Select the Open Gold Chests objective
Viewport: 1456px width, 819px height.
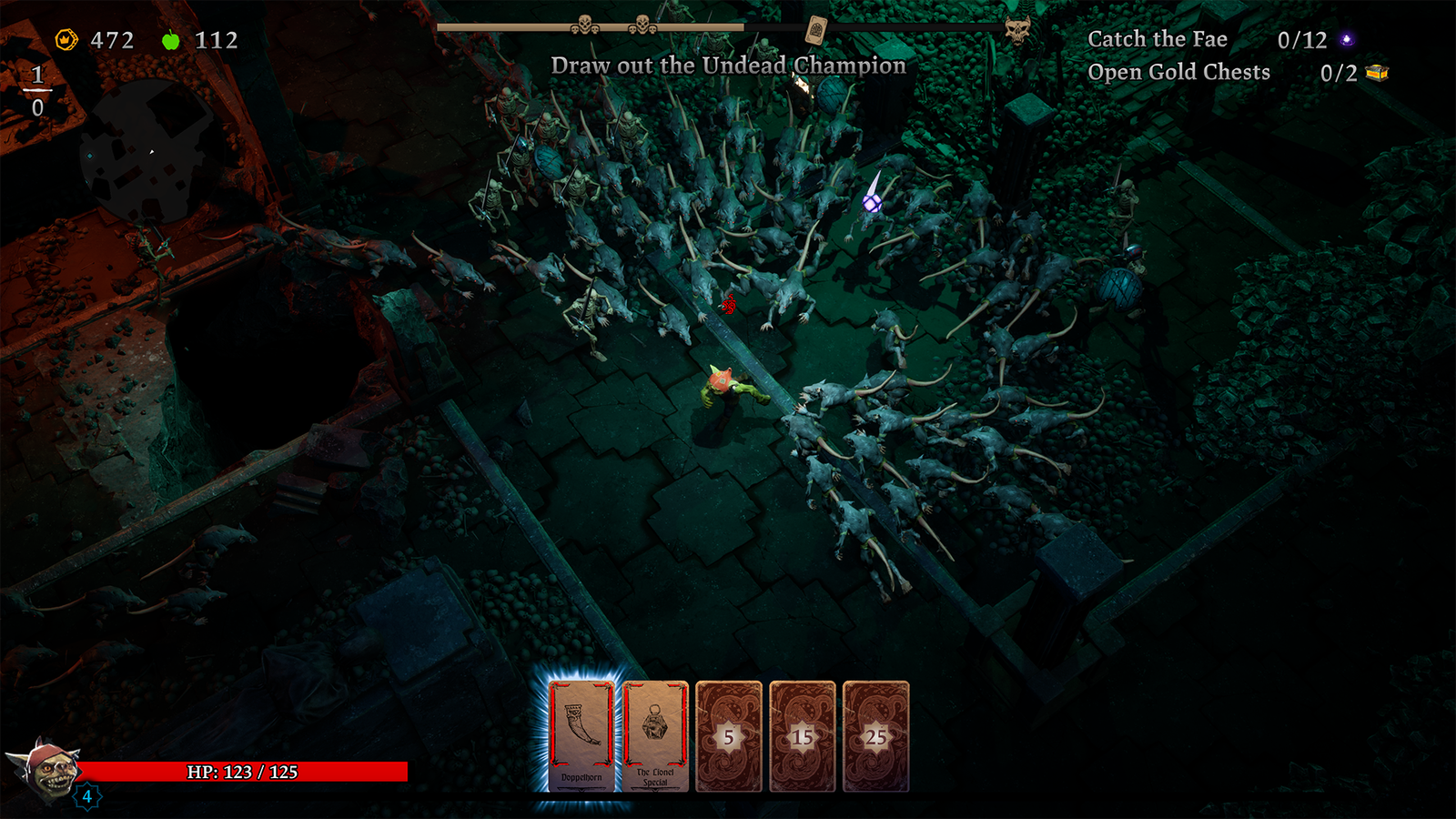coord(1178,72)
